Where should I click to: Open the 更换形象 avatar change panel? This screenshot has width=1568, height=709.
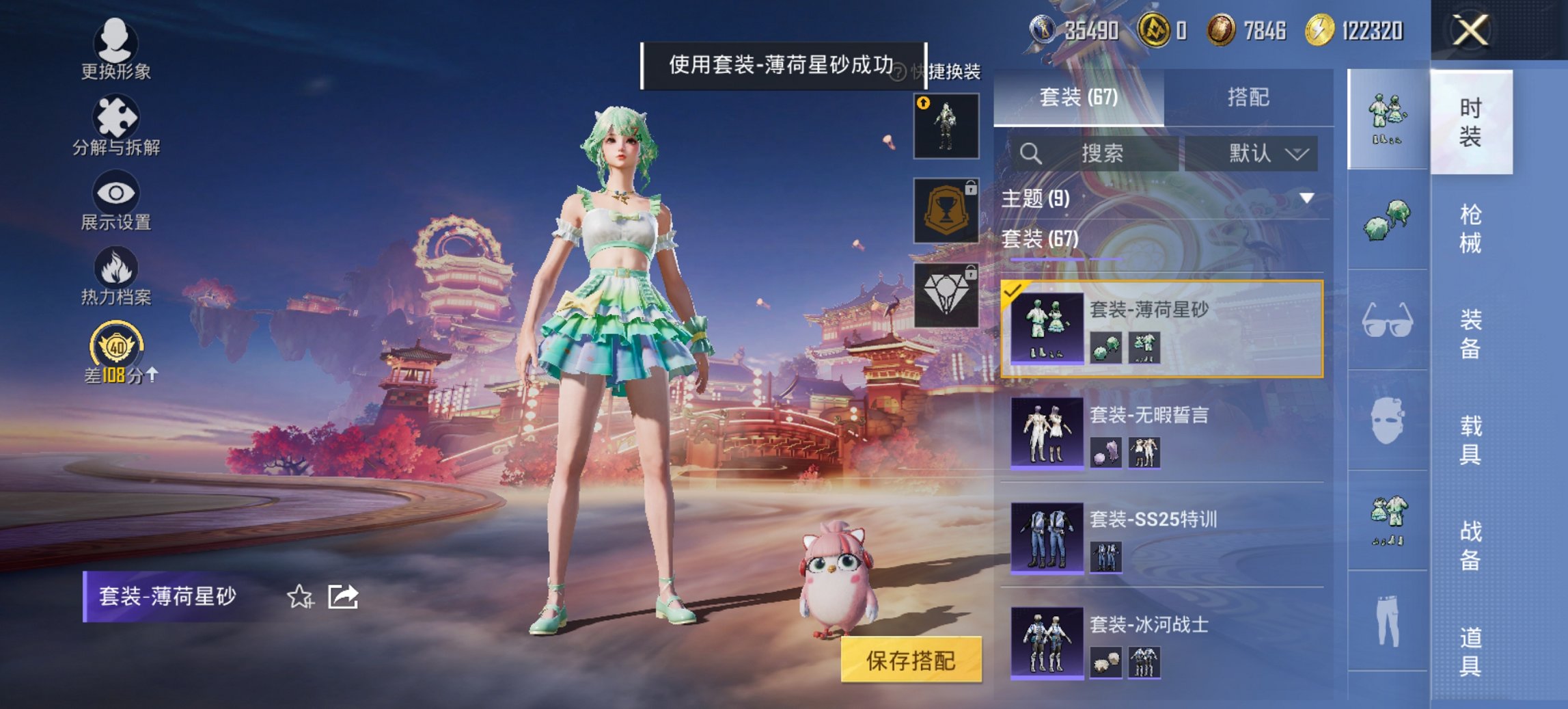click(116, 48)
